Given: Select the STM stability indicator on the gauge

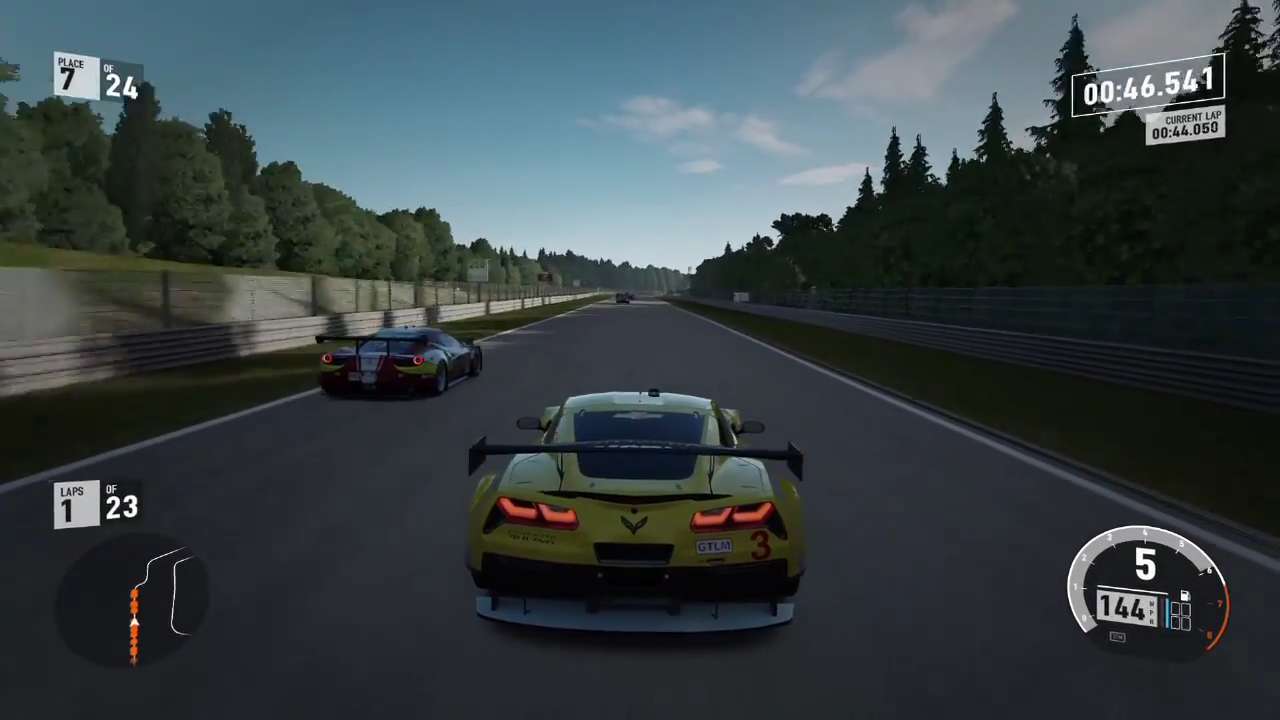Looking at the screenshot, I should 1117,636.
